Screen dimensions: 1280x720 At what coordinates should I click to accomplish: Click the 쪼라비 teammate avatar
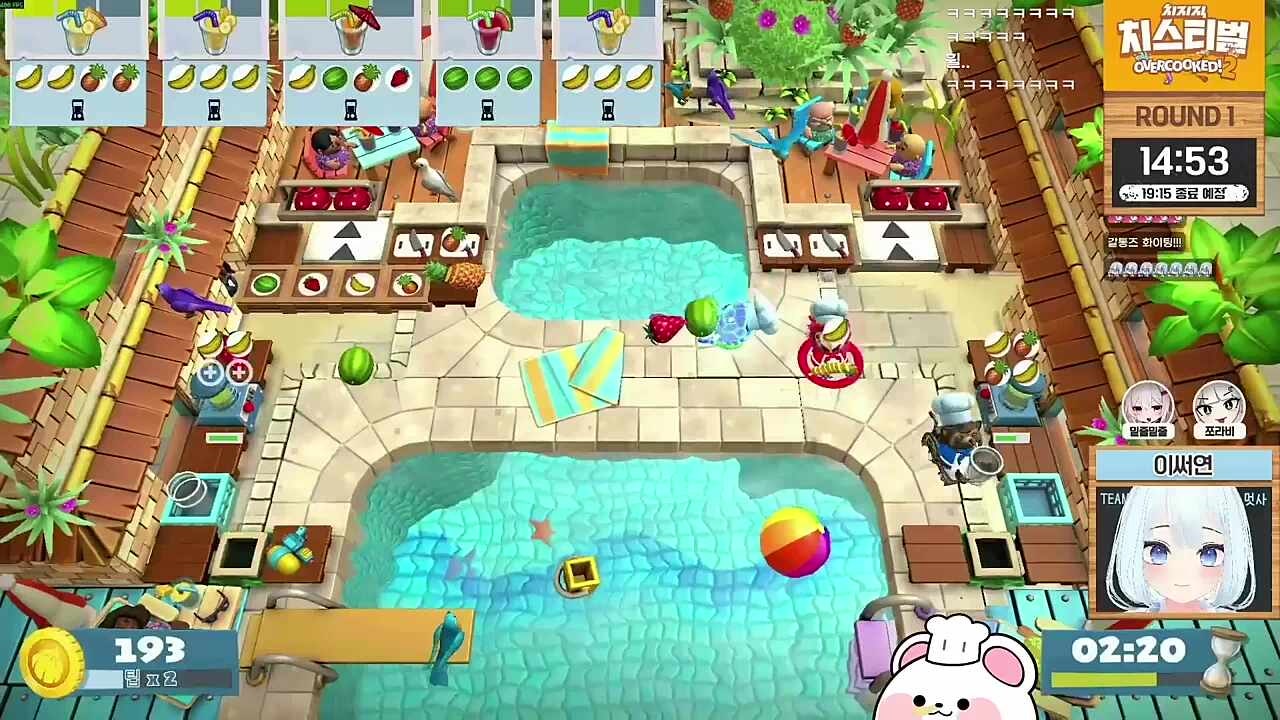(1218, 409)
